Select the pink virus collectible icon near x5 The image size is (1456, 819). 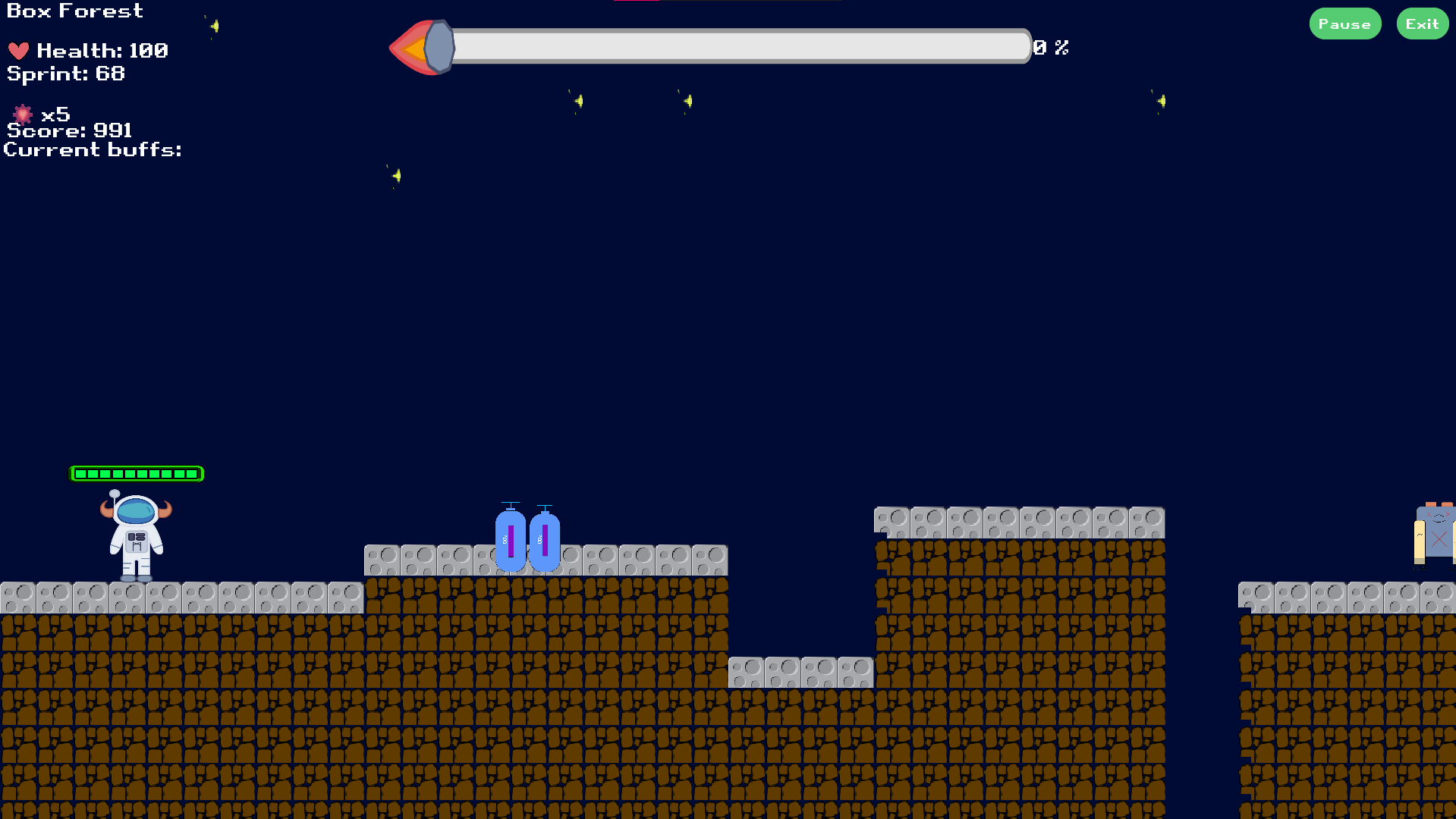point(23,115)
